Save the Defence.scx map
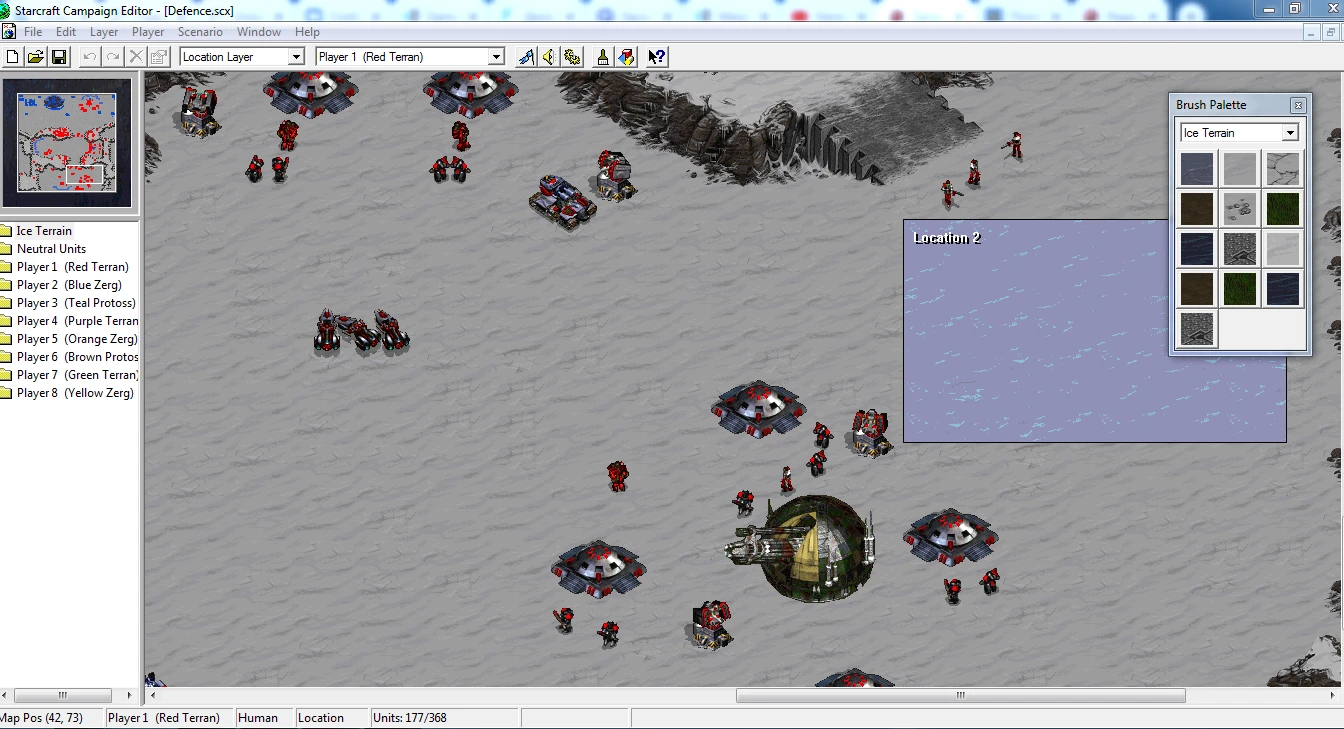Screen dimensions: 1344x729 click(x=59, y=57)
